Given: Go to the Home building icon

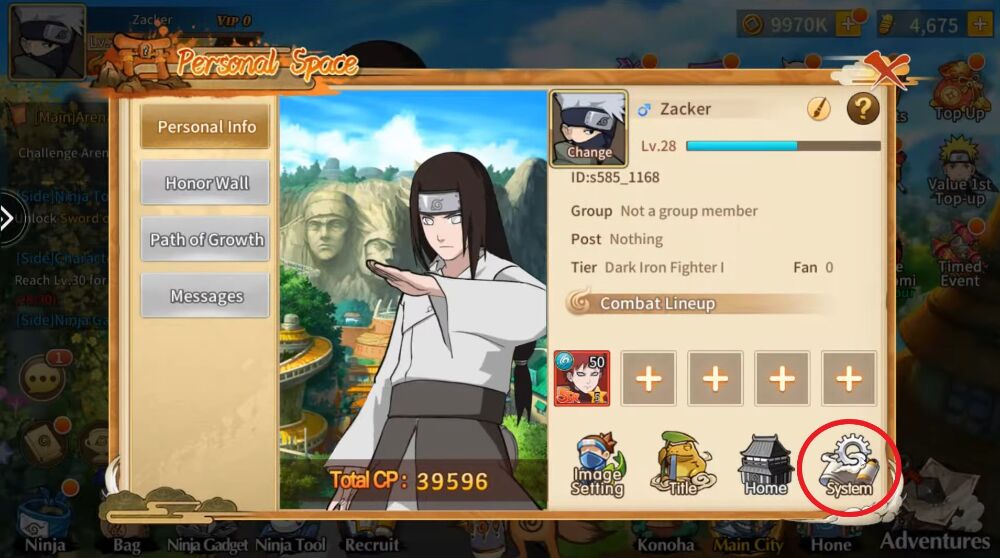Looking at the screenshot, I should 766,465.
